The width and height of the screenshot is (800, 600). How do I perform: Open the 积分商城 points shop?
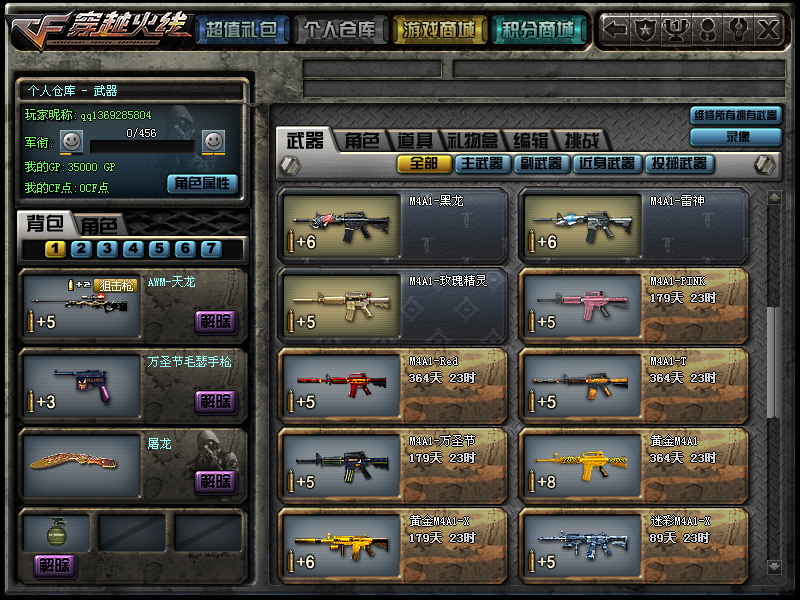(x=537, y=30)
